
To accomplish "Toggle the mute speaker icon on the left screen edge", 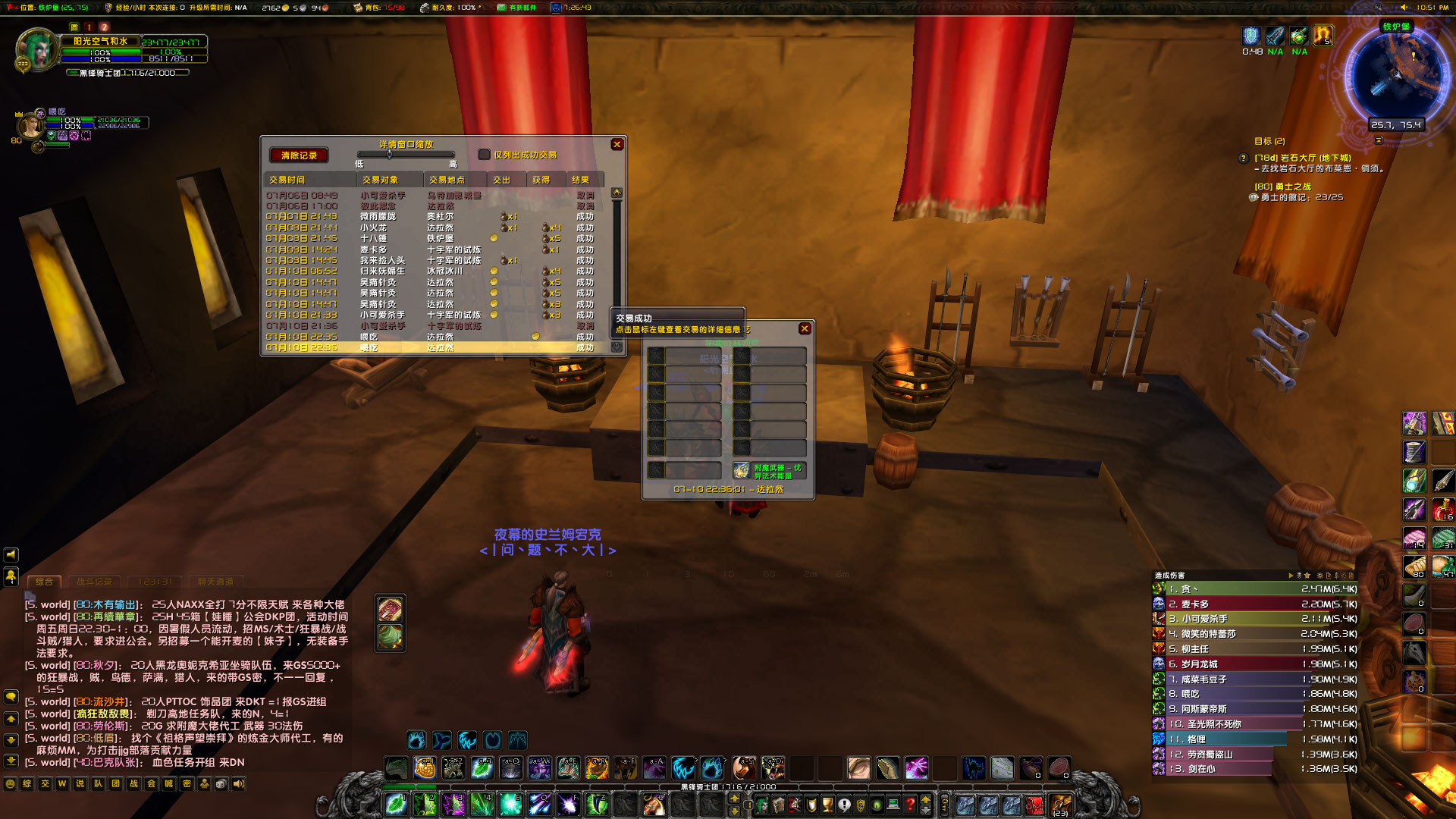I will click(11, 554).
